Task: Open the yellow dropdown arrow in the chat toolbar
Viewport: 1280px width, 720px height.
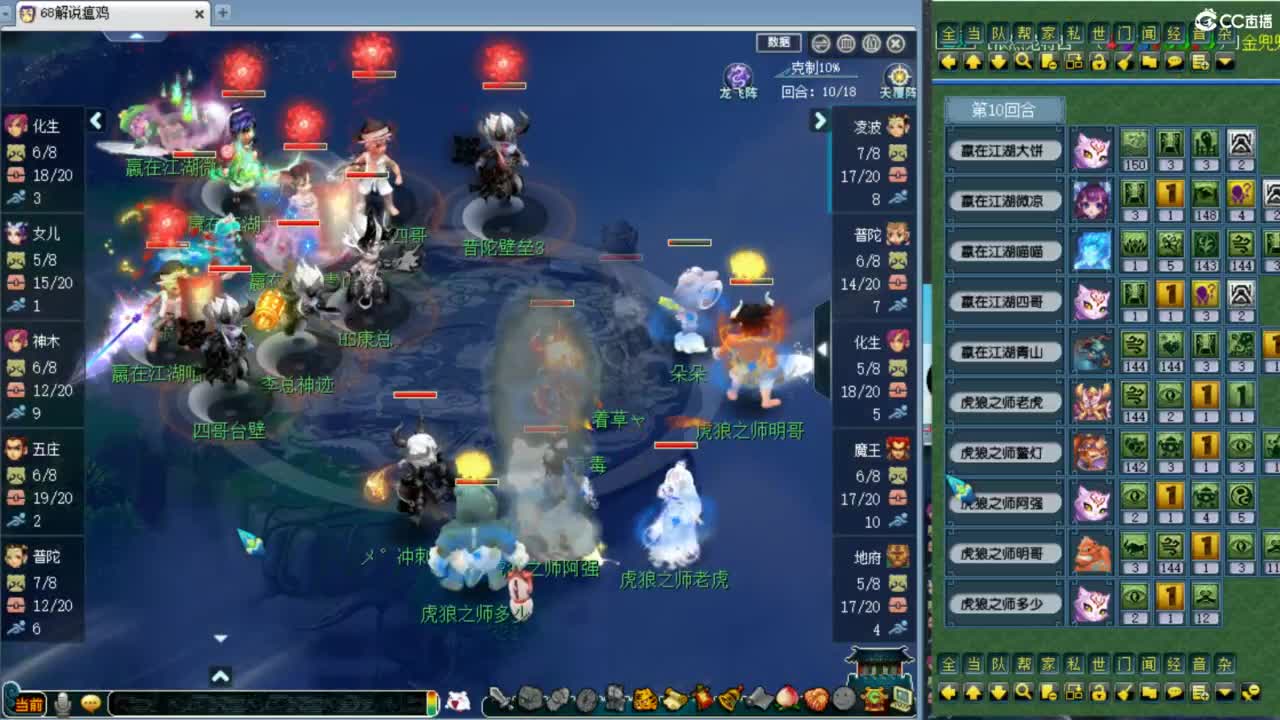Action: 1224,63
